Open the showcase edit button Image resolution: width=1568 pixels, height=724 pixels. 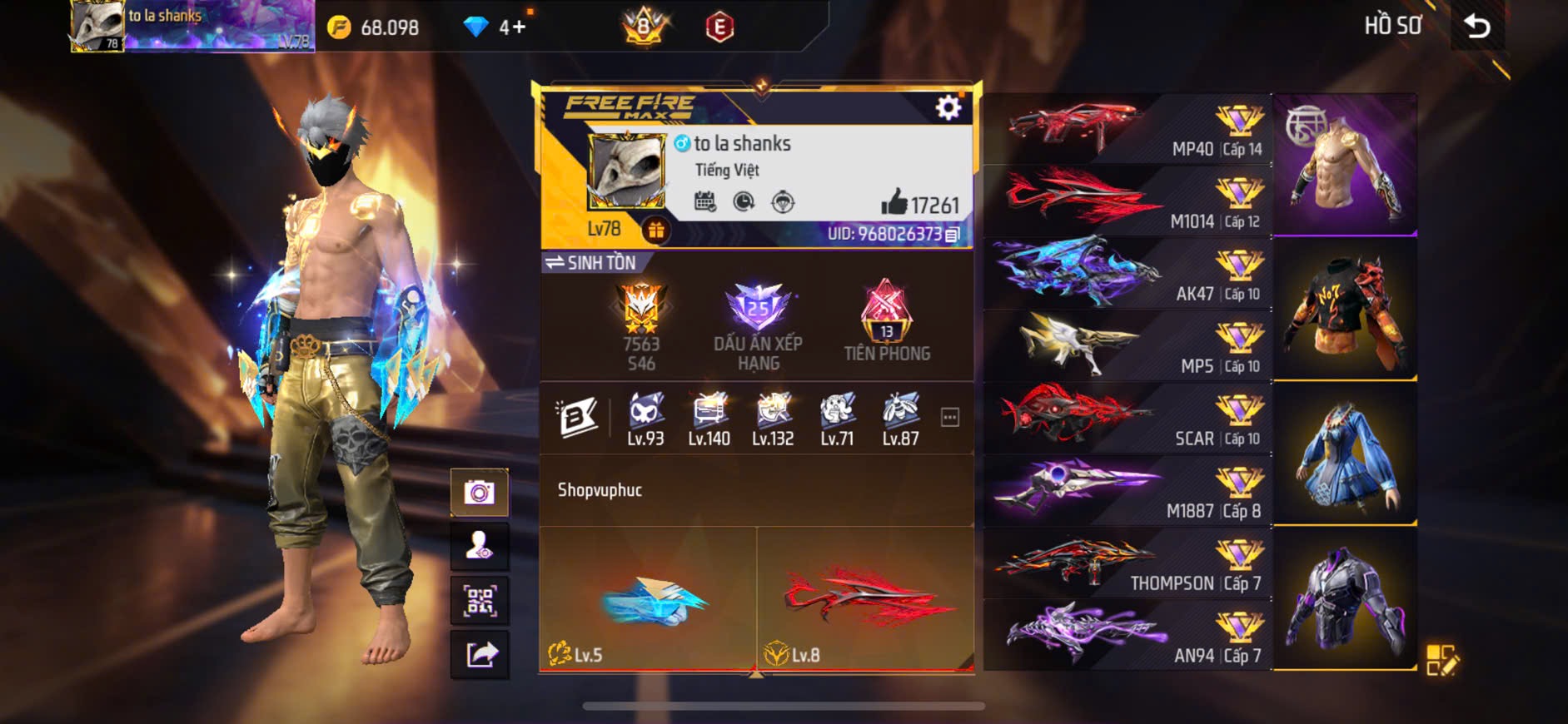[x=1441, y=660]
